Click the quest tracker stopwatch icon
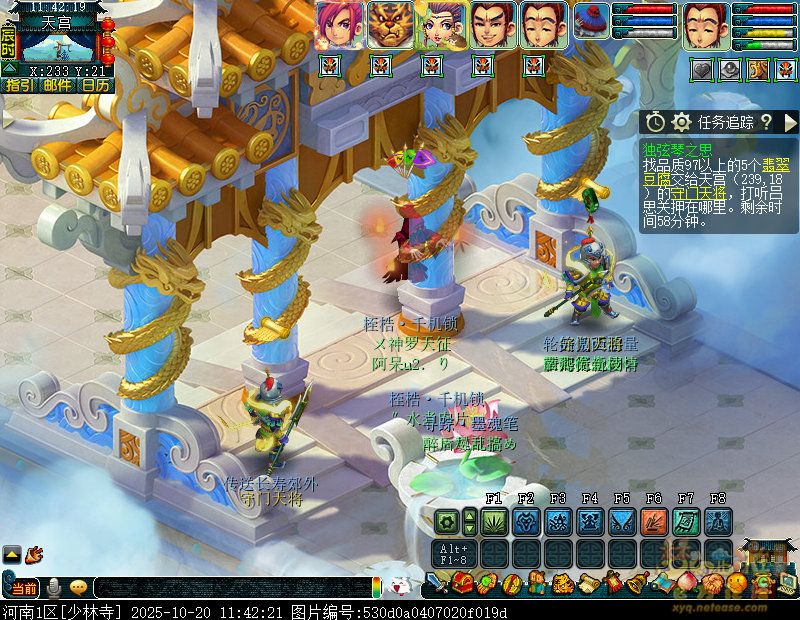Viewport: 800px width, 620px height. (655, 122)
